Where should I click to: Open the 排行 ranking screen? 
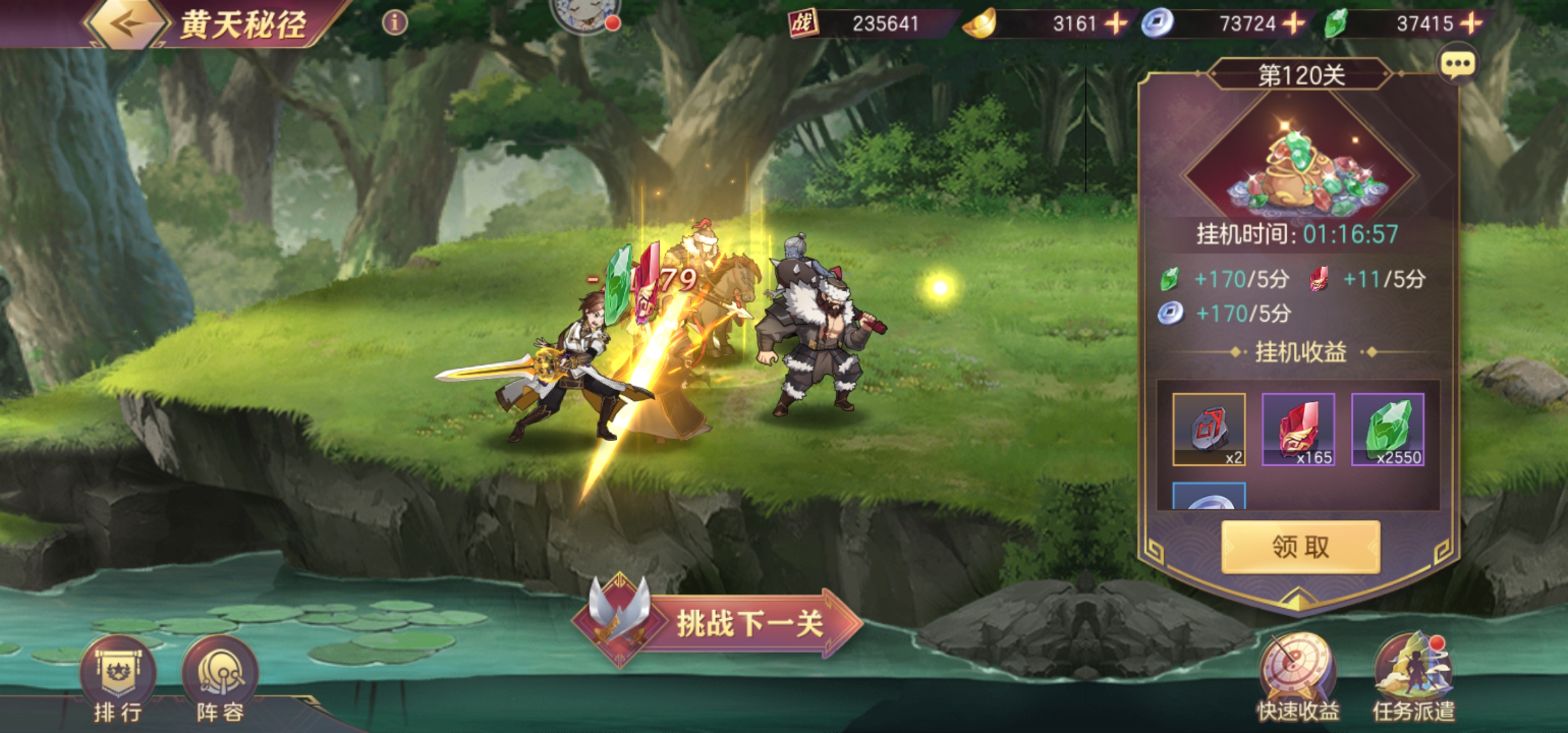click(x=118, y=679)
